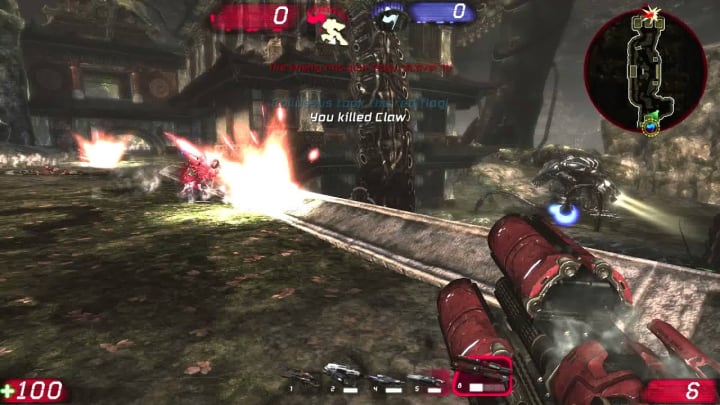
Task: Select the highlighted slot 6 weapon
Action: pos(482,375)
